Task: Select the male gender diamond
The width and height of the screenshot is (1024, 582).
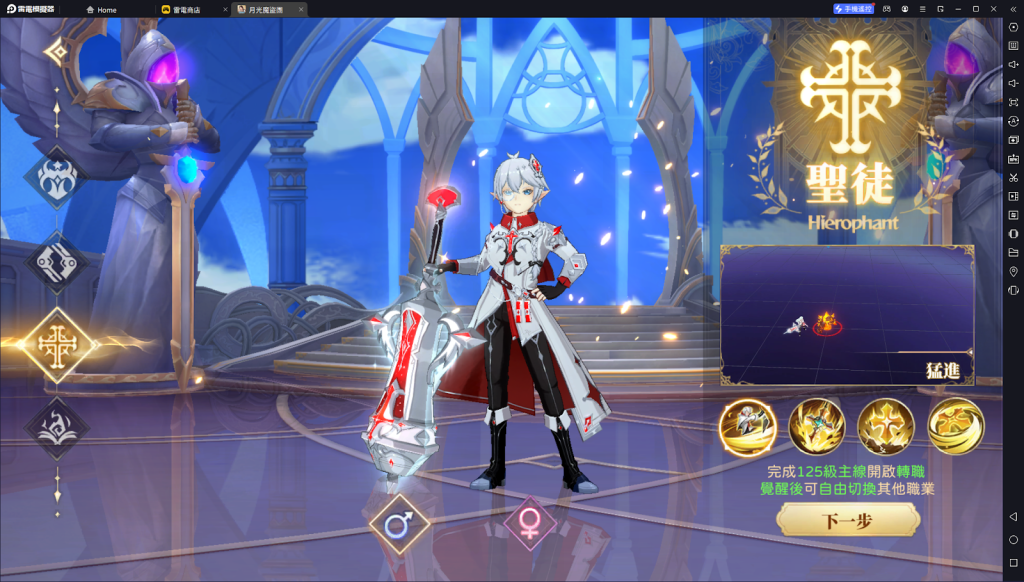Action: pos(399,523)
